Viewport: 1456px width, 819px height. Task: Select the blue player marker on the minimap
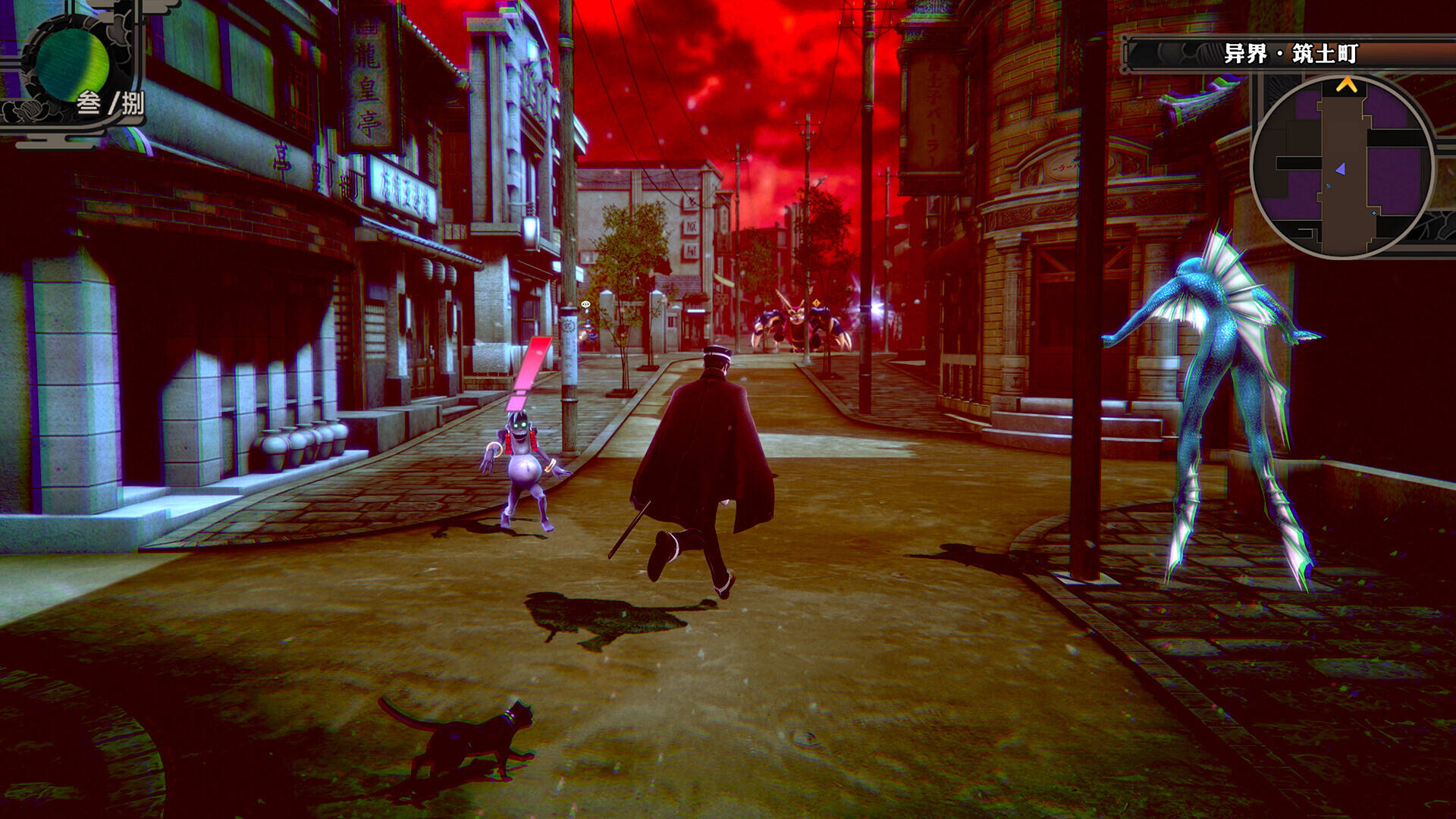pos(1341,168)
